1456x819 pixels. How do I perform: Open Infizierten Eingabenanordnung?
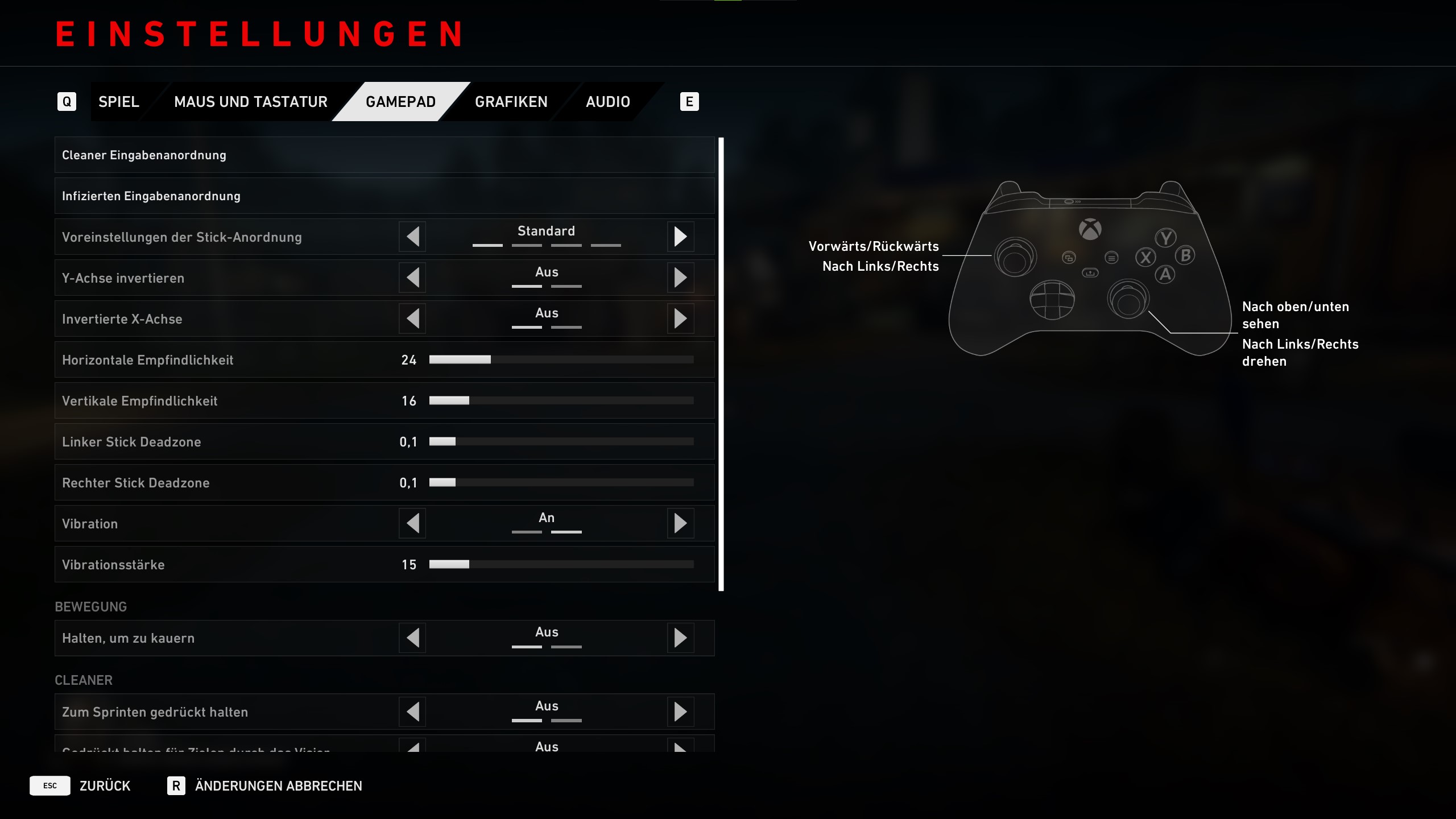[384, 196]
